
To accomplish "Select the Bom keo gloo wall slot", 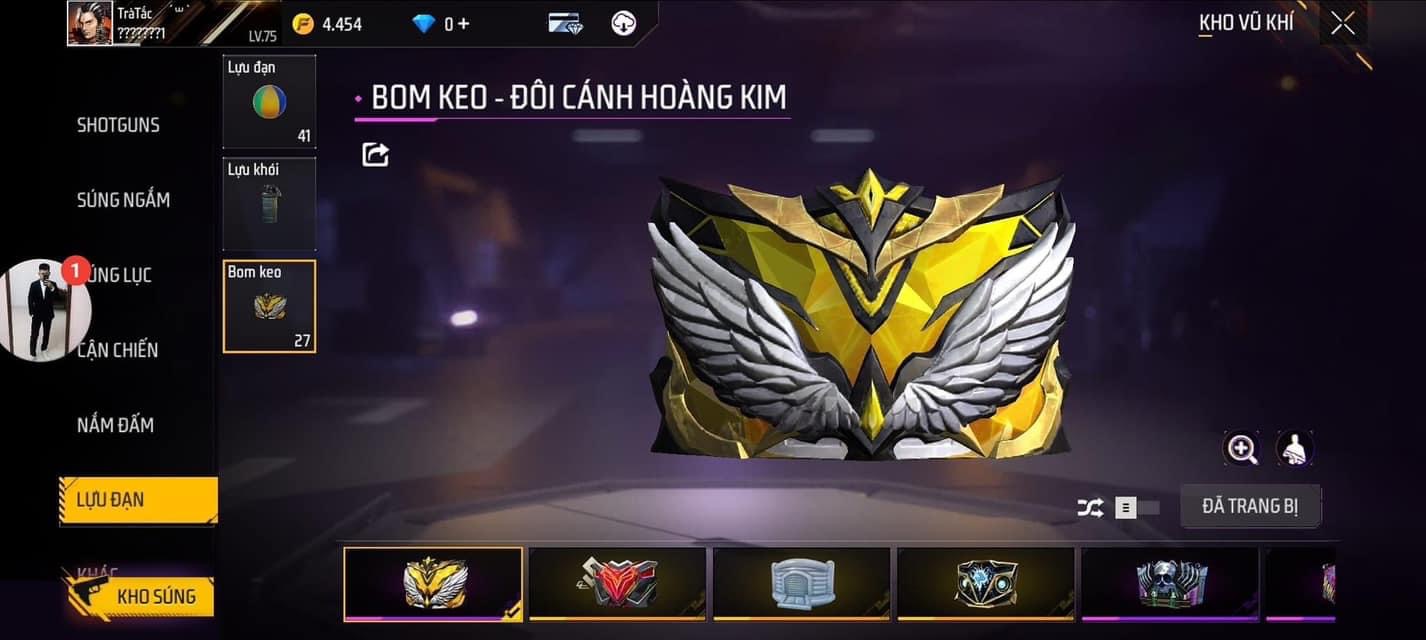I will click(269, 306).
